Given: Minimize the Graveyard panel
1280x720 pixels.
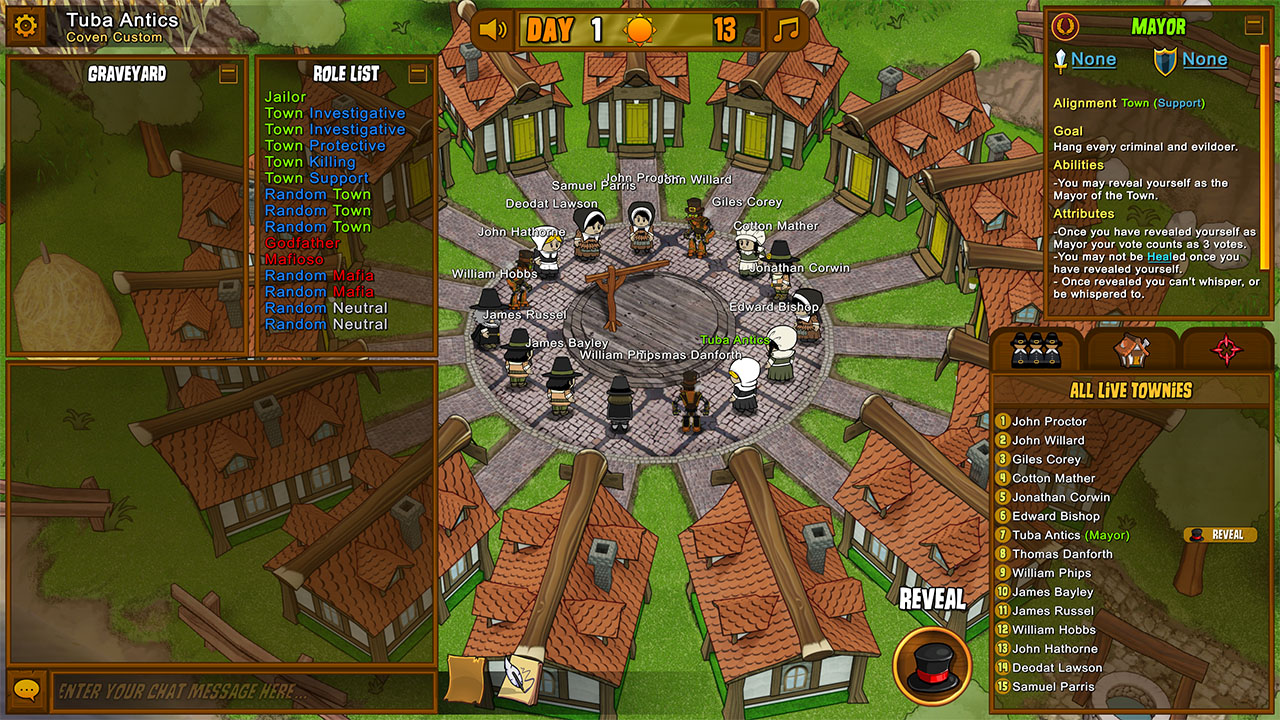Looking at the screenshot, I should 229,73.
